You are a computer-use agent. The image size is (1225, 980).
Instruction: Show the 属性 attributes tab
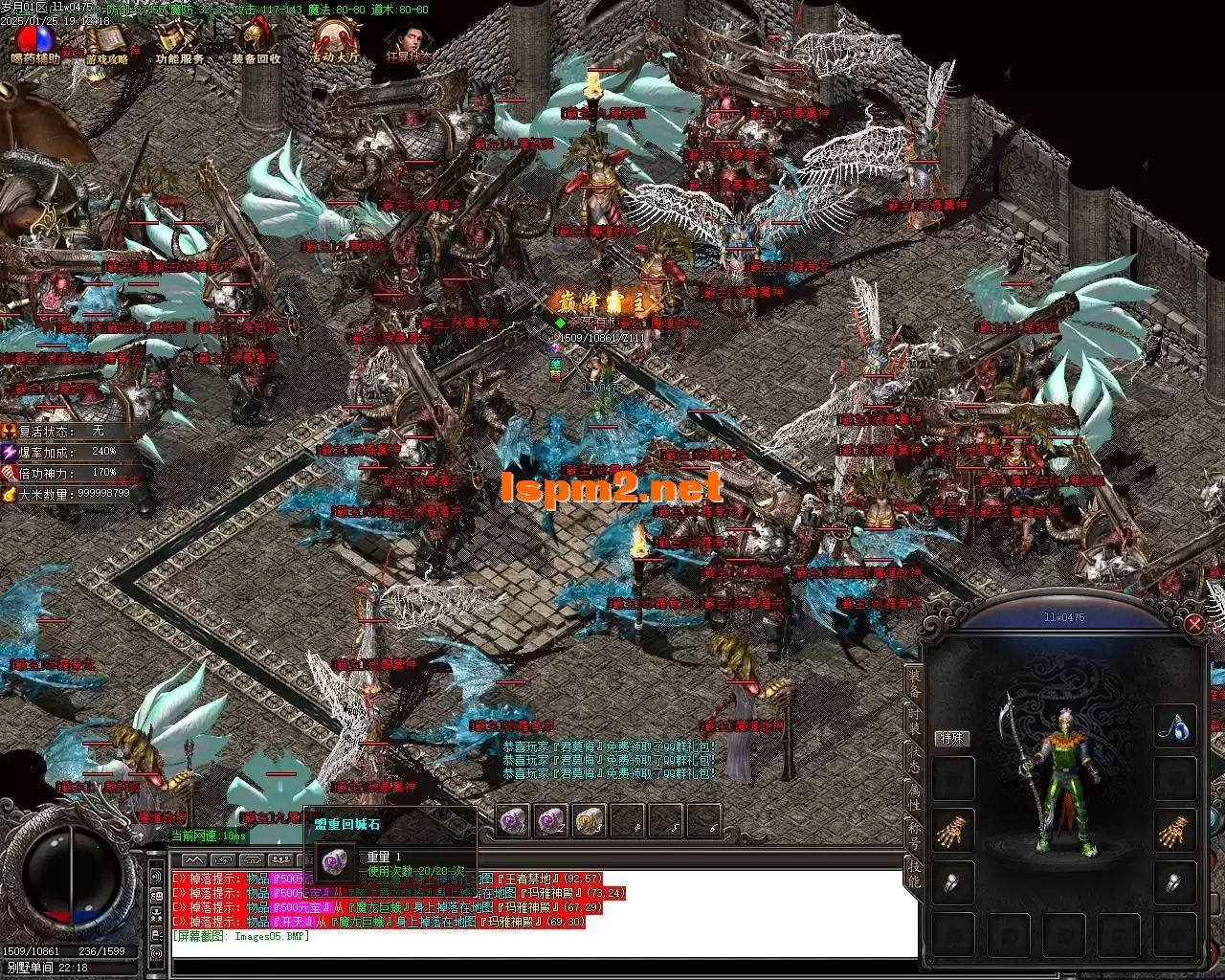coord(916,796)
